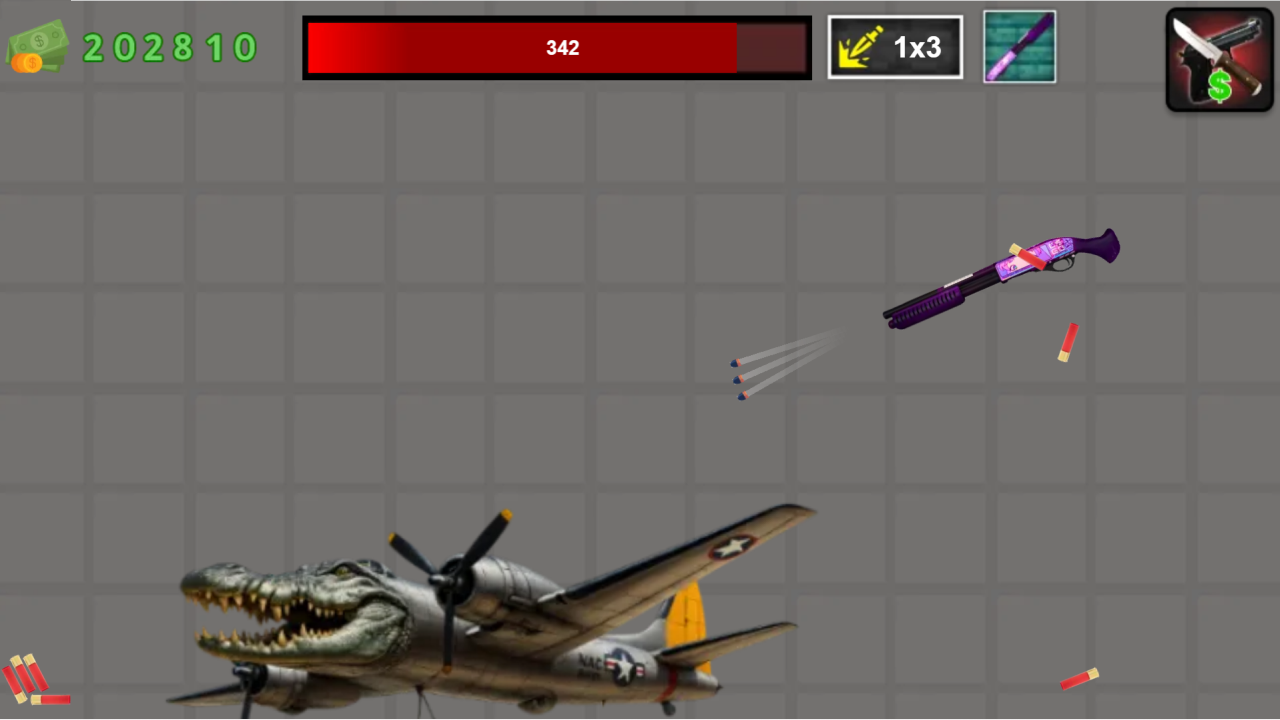This screenshot has height=720, width=1280.
Task: Tap the flying pellets trail left of the shotgun
Action: coord(780,375)
